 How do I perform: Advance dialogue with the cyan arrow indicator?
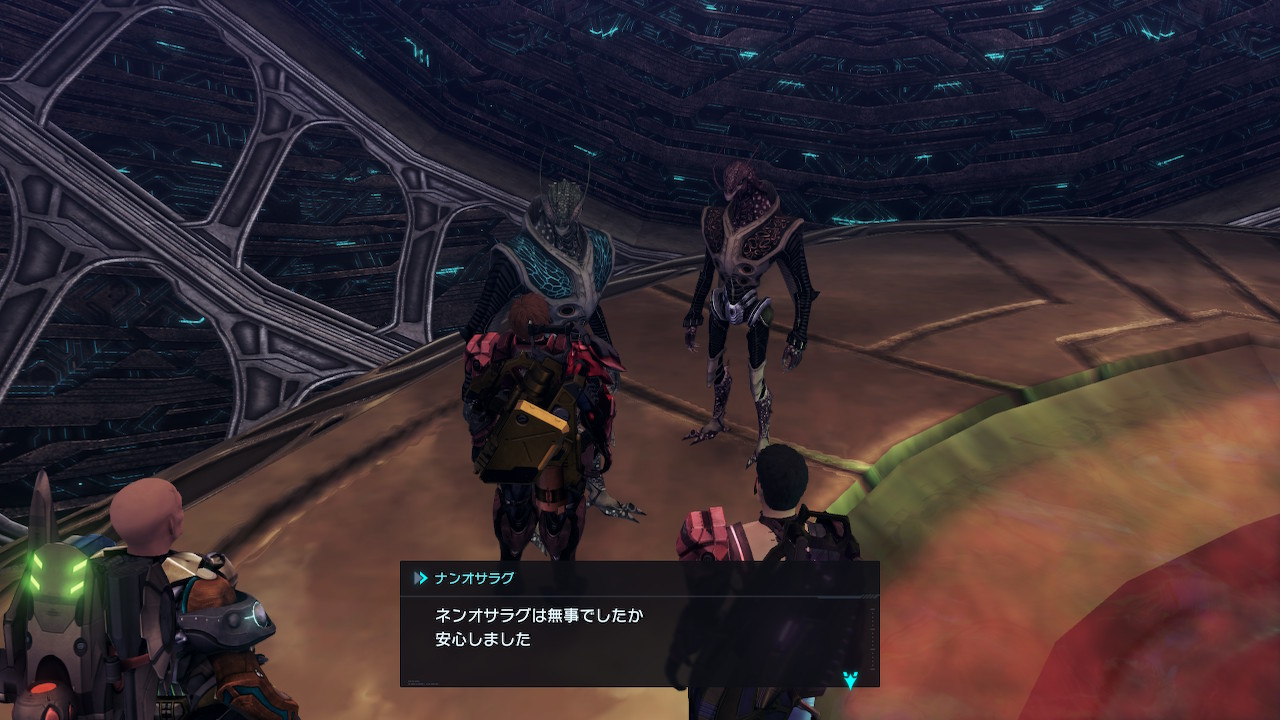tap(850, 680)
